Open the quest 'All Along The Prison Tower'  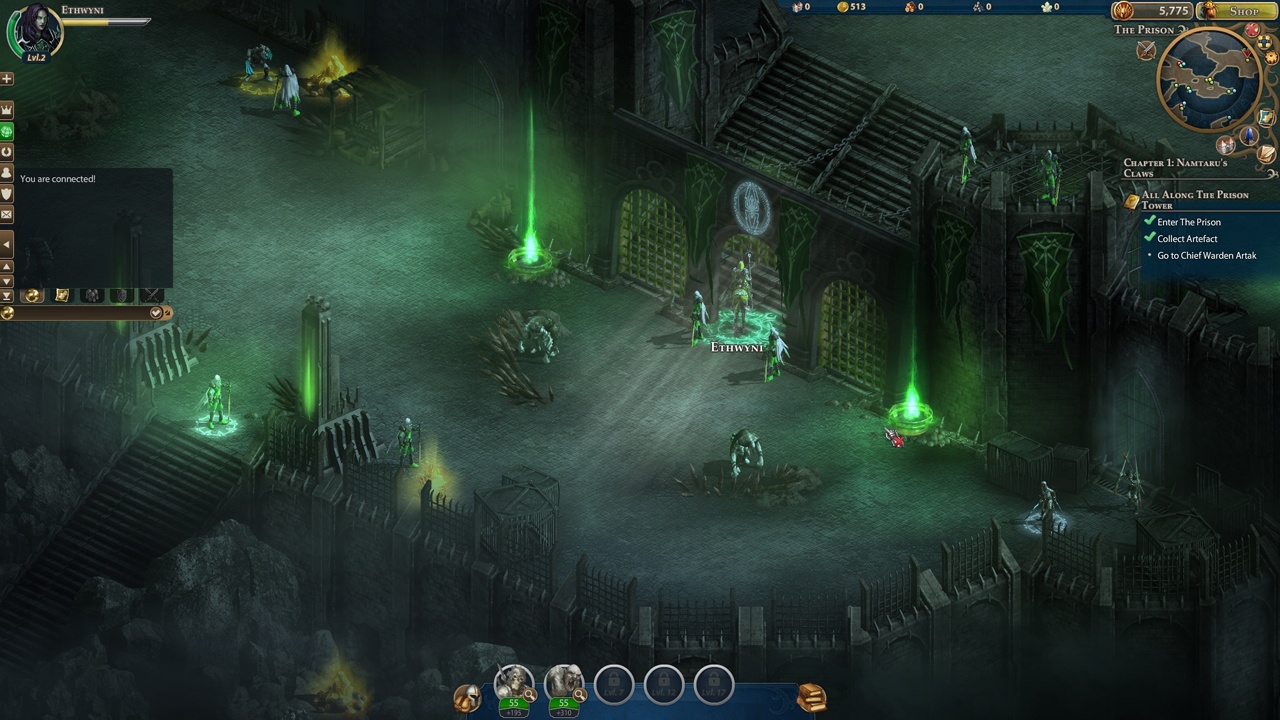click(1195, 200)
